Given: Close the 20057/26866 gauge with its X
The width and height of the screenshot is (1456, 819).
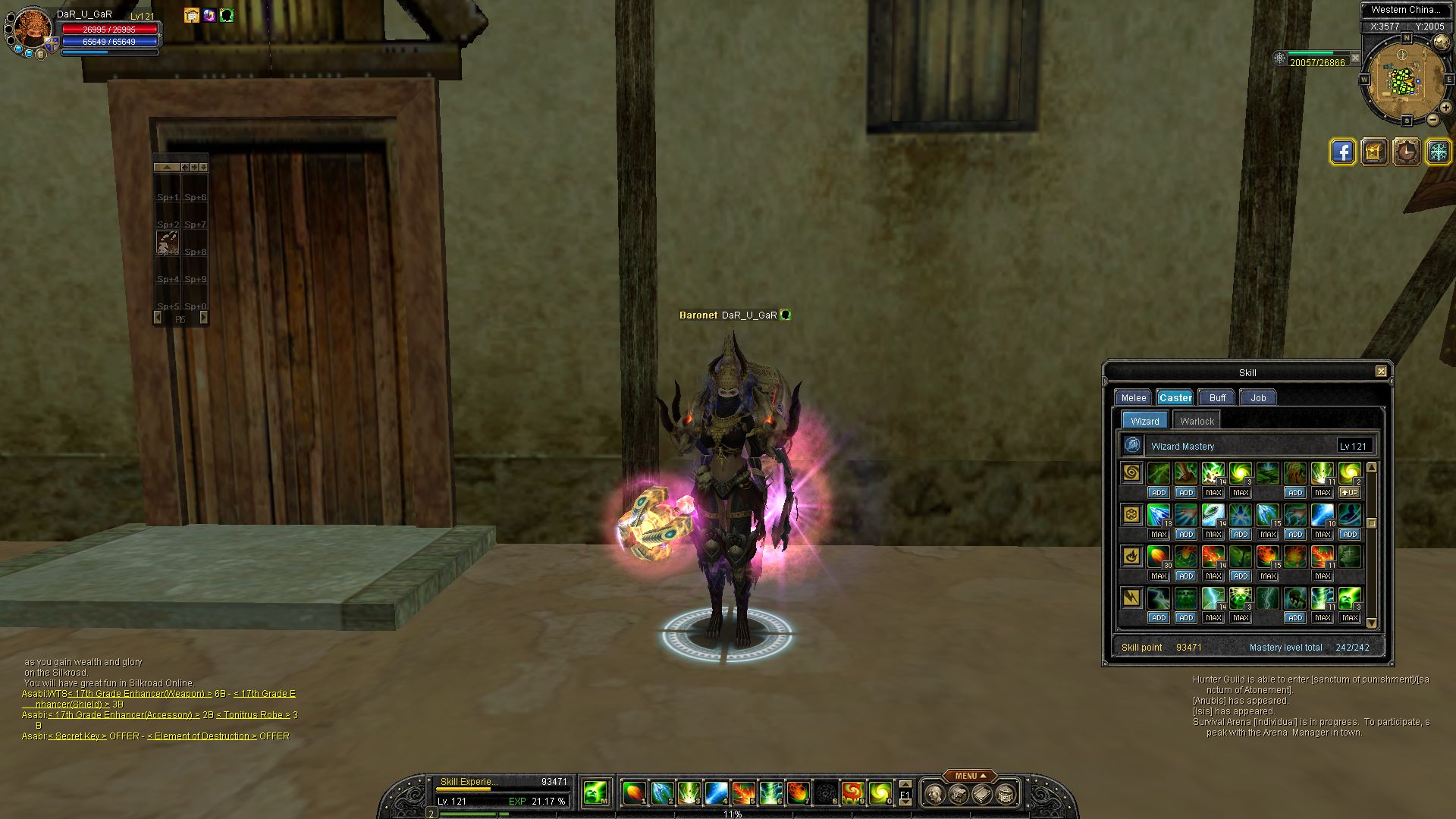Looking at the screenshot, I should click(x=1355, y=58).
